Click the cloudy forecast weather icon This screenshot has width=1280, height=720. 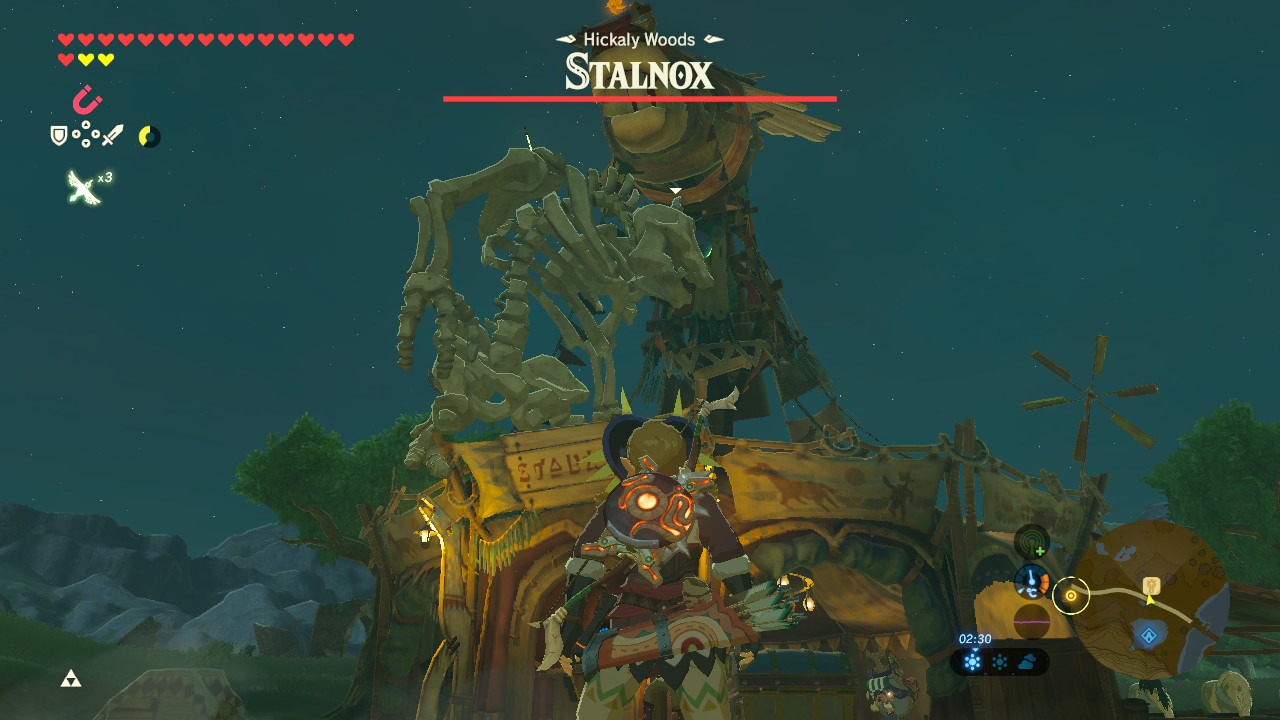click(x=1028, y=660)
